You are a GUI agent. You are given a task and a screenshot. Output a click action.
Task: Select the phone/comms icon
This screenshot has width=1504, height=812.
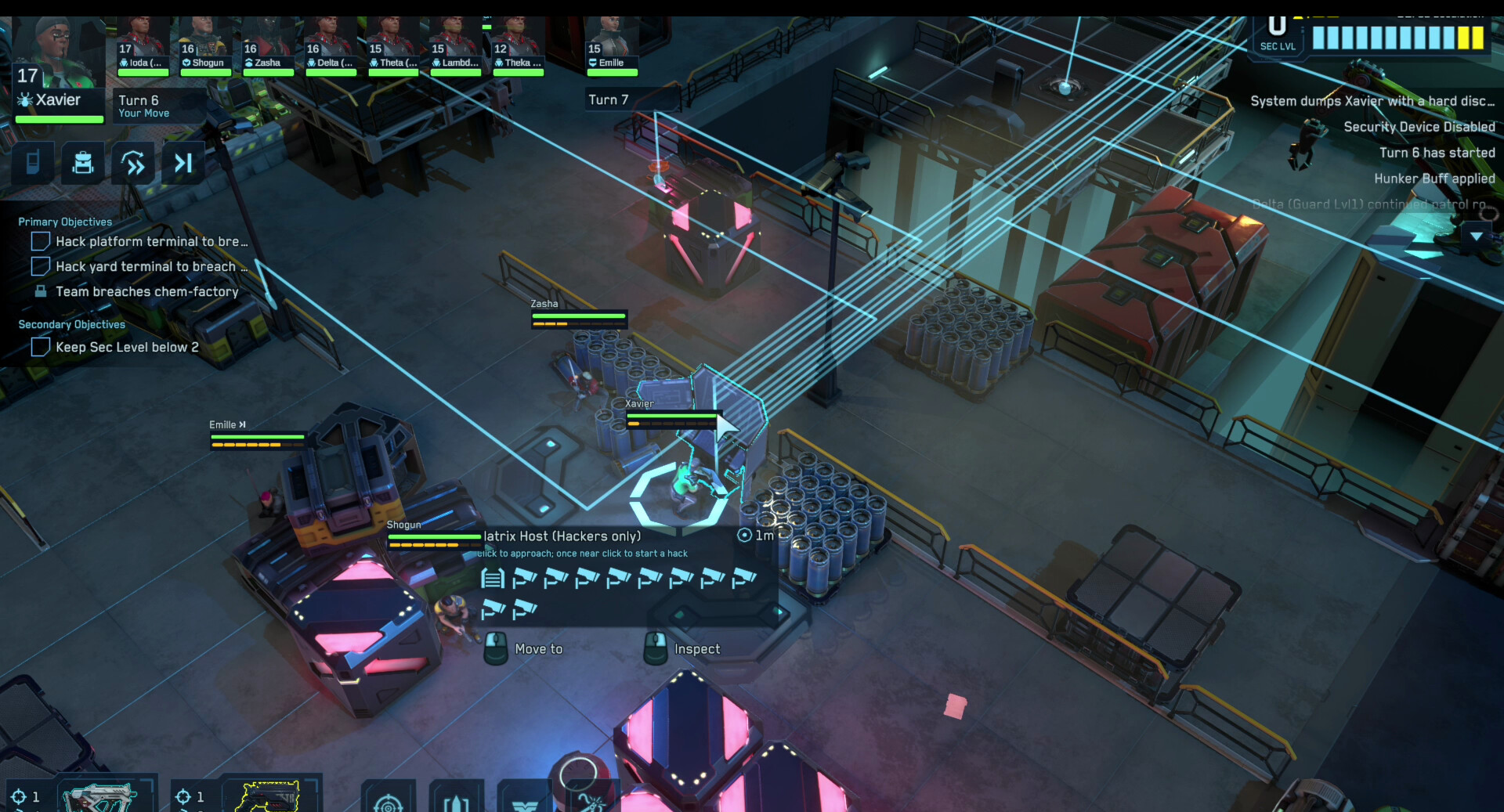click(32, 163)
